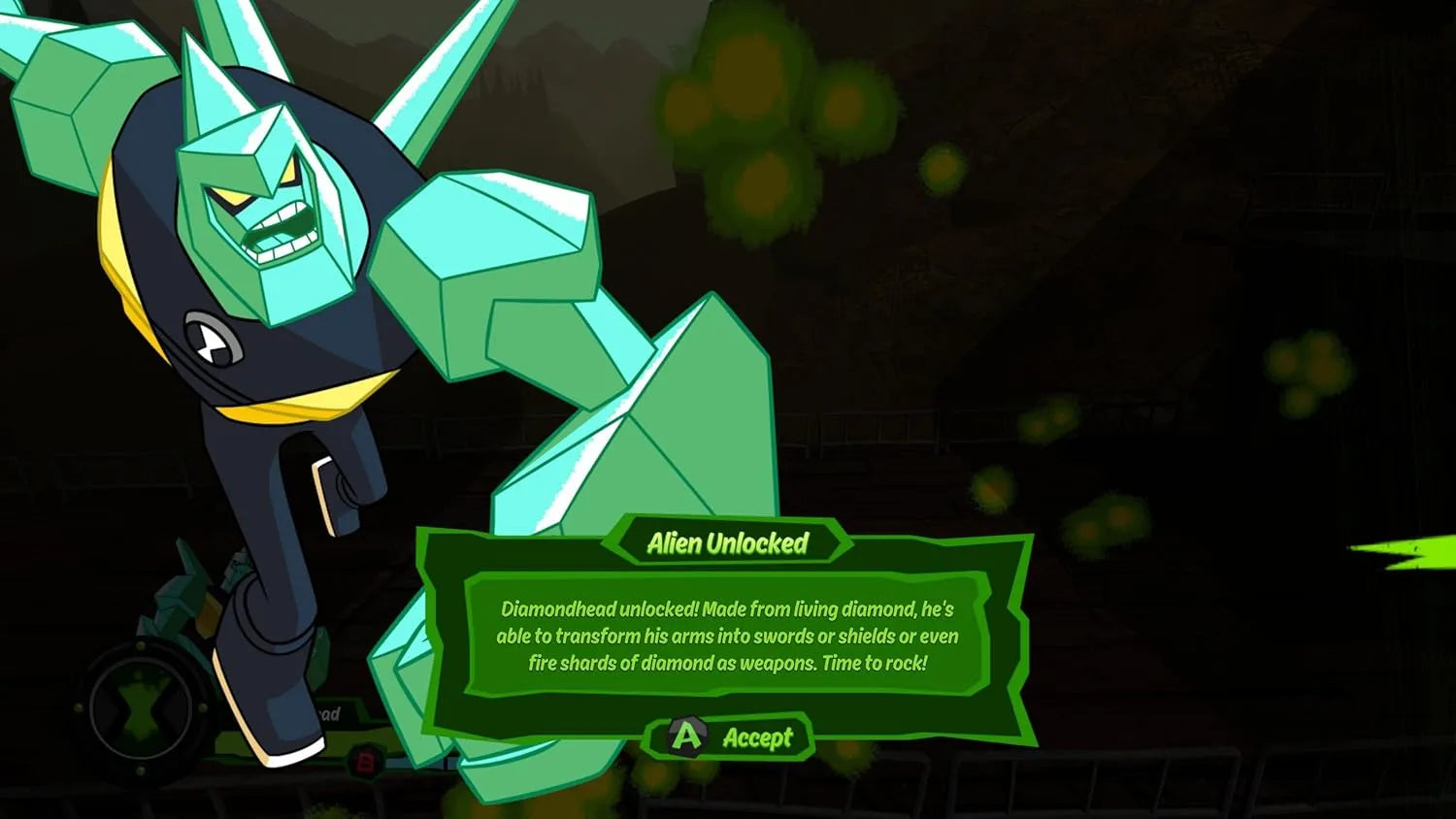Accept the Alien Unlocked dialog
Viewport: 1456px width, 819px height.
(730, 737)
